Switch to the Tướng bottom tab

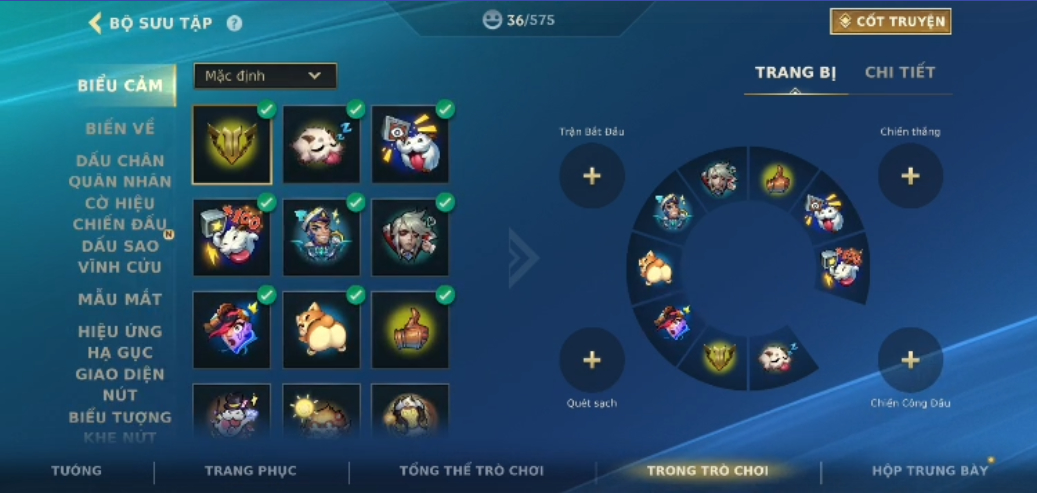click(77, 471)
